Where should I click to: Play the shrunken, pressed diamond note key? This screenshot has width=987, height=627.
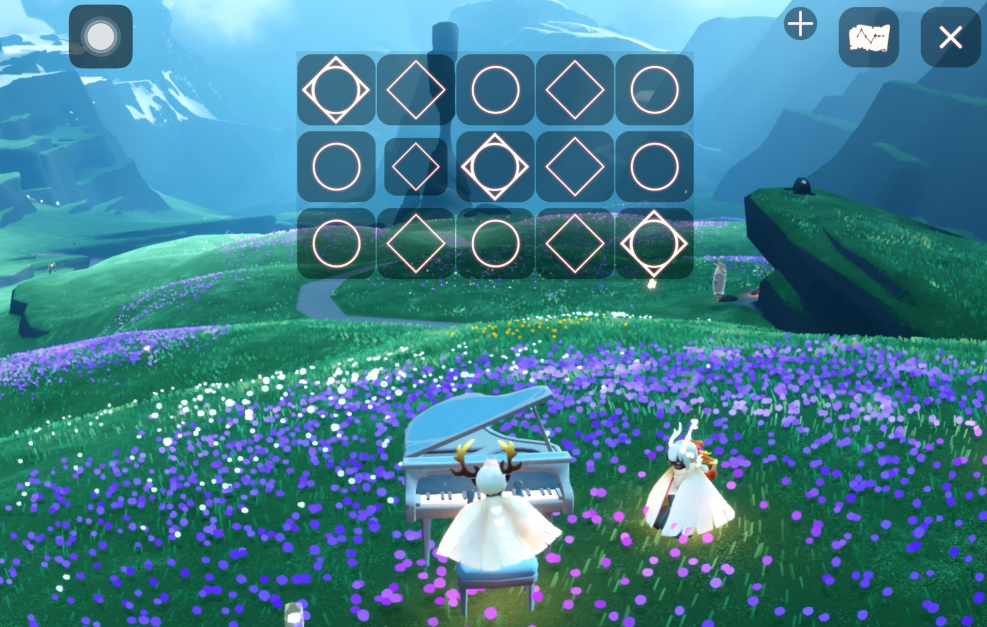[416, 166]
